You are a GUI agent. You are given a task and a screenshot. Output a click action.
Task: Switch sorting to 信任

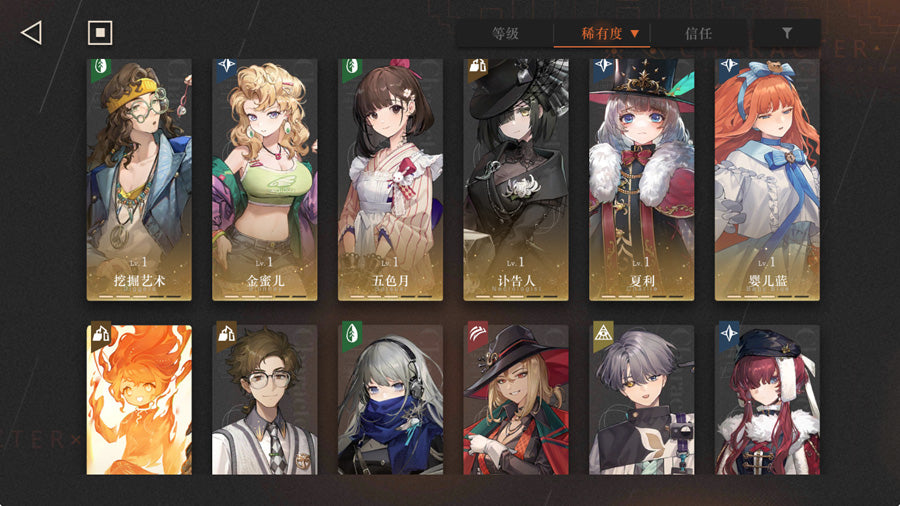click(x=698, y=33)
